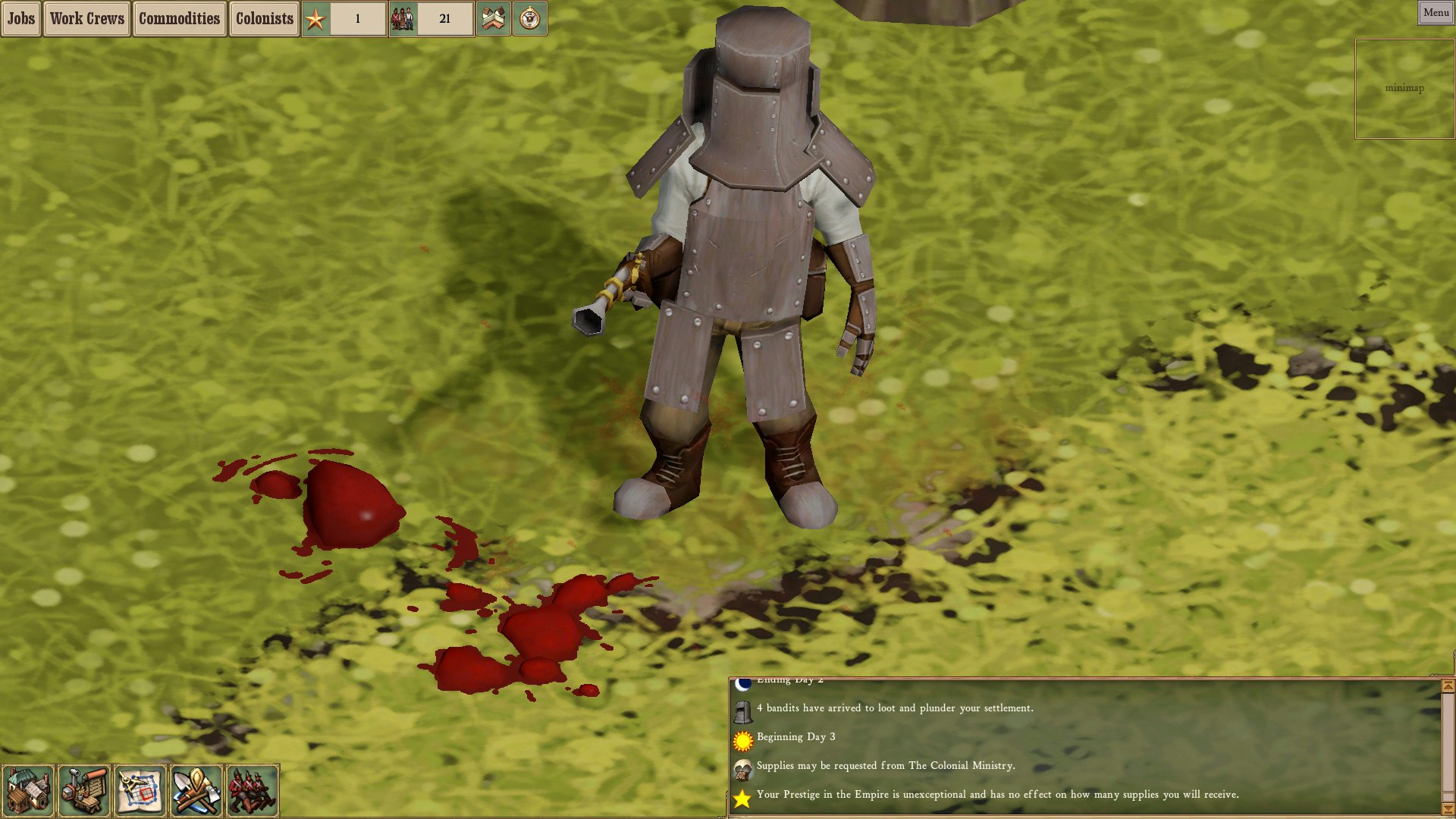Image resolution: width=1456 pixels, height=819 pixels.
Task: Open the building construction menu
Action: (x=29, y=790)
